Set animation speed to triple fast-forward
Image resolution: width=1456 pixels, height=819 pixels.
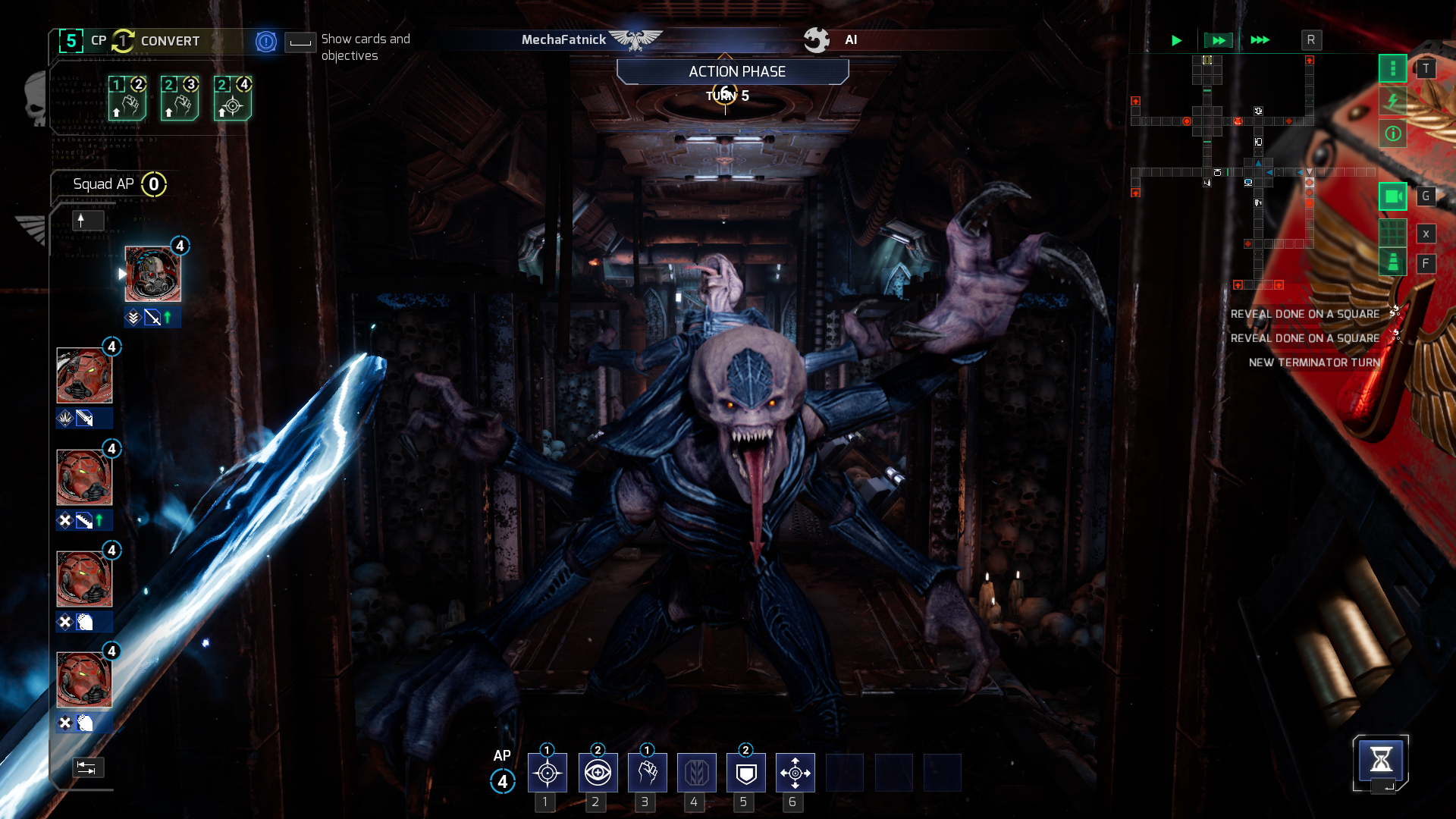point(1260,40)
